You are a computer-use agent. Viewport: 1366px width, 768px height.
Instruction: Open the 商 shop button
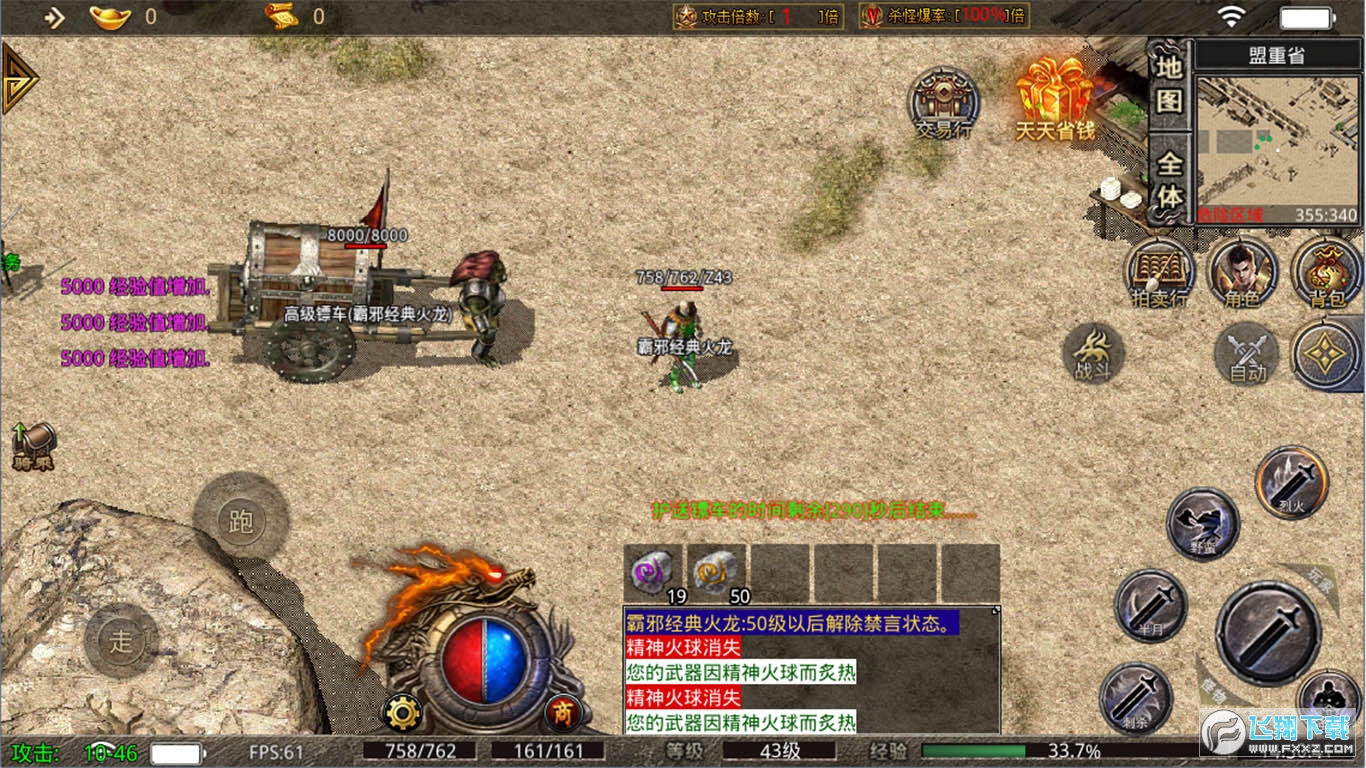pyautogui.click(x=563, y=713)
